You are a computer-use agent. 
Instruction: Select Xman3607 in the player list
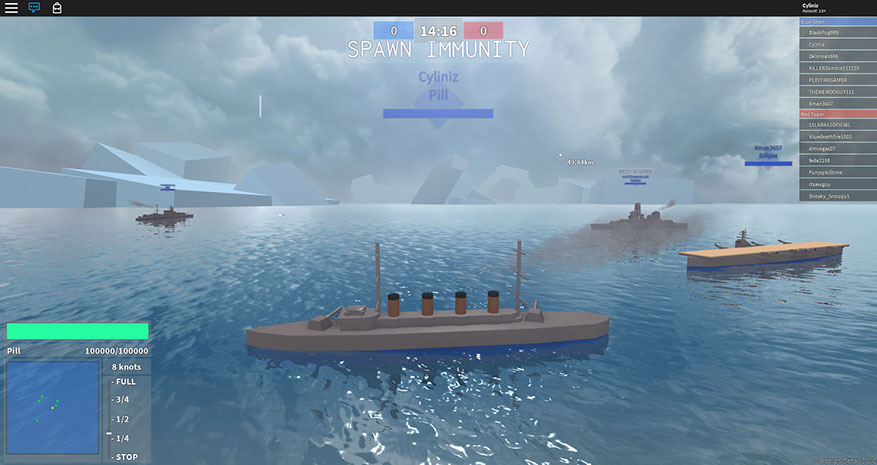[837, 103]
